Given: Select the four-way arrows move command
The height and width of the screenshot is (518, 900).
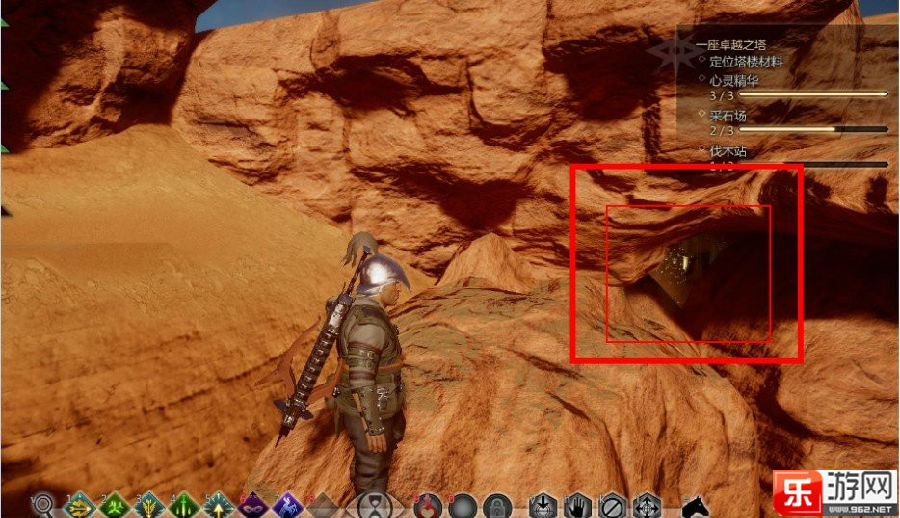Looking at the screenshot, I should 646,505.
